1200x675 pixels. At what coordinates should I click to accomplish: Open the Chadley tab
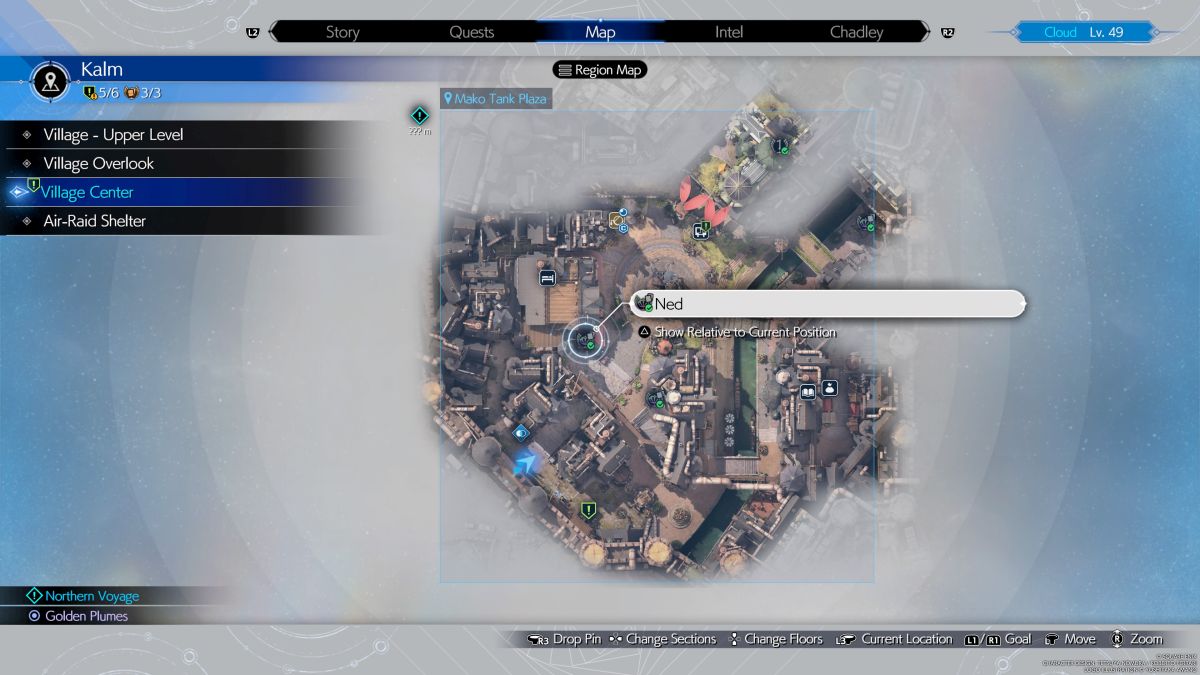coord(856,32)
